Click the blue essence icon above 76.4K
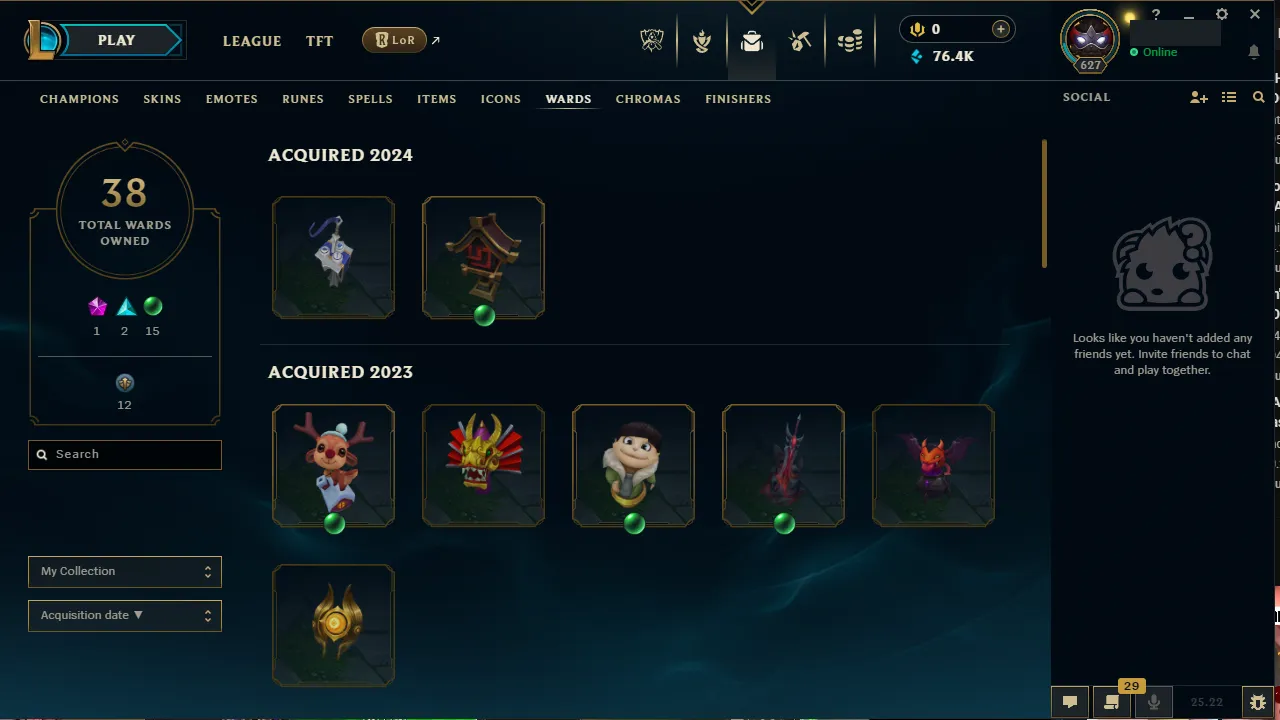This screenshot has height=720, width=1280. click(x=916, y=57)
